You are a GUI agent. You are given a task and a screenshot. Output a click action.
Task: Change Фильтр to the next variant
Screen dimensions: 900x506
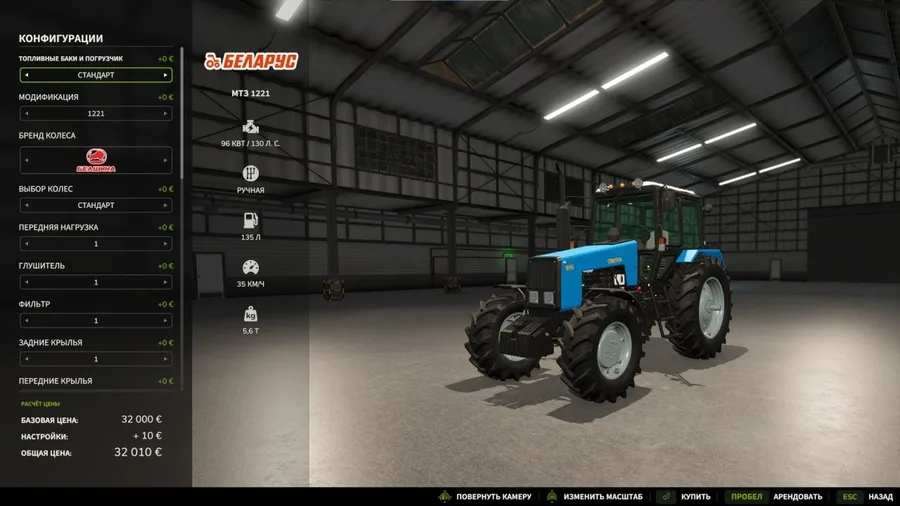[165, 321]
